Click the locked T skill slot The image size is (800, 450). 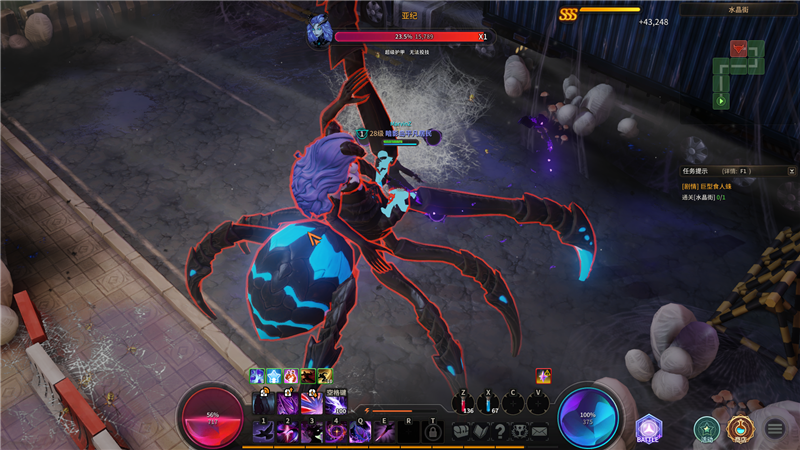point(433,431)
